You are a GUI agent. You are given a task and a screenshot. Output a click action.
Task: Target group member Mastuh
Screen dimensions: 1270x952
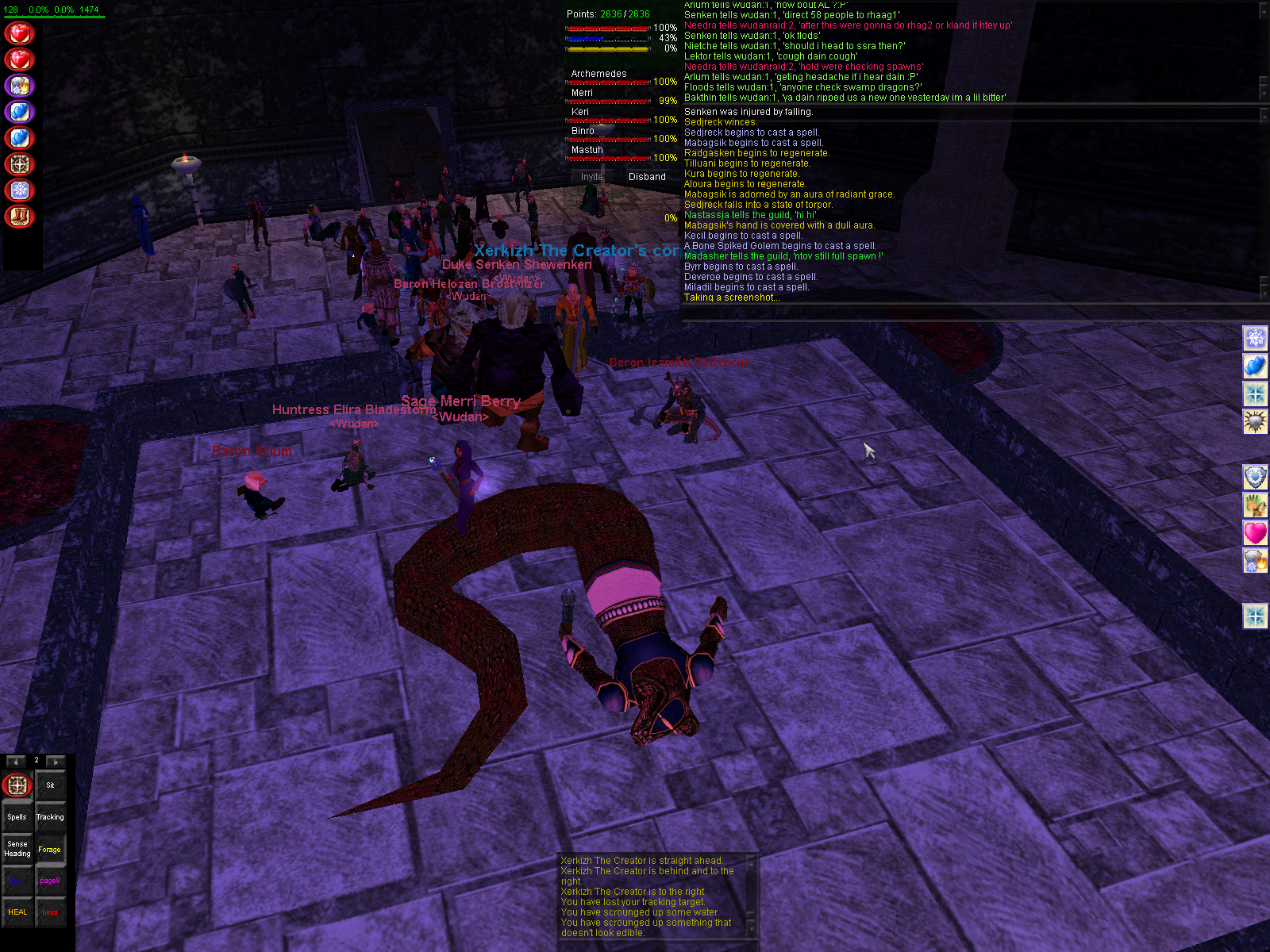[587, 150]
